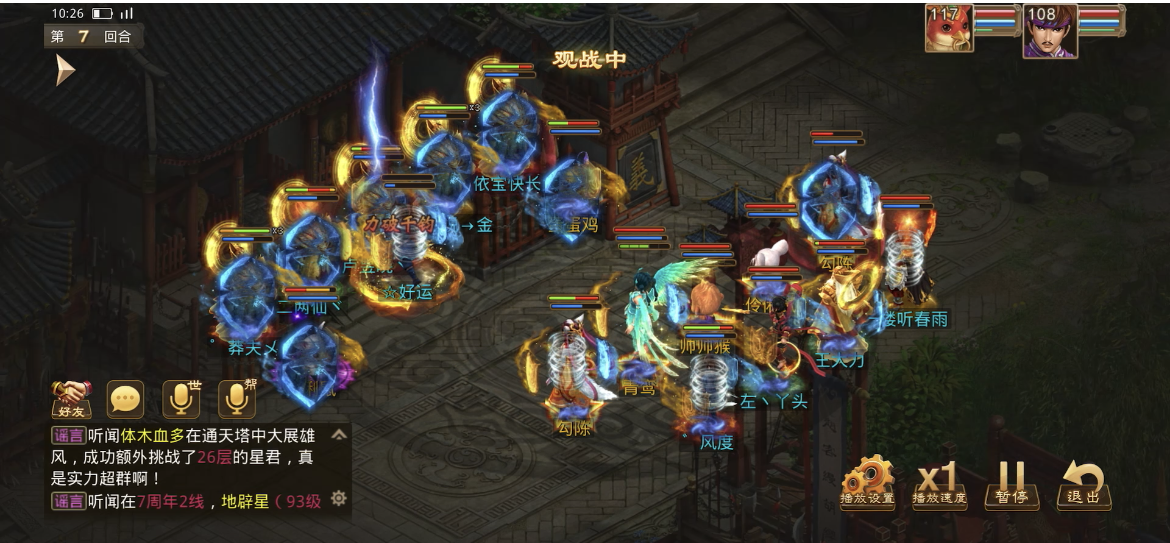Viewport: 1170px width, 543px height.
Task: Select the level 108 purple headband character portrait
Action: pyautogui.click(x=1050, y=31)
